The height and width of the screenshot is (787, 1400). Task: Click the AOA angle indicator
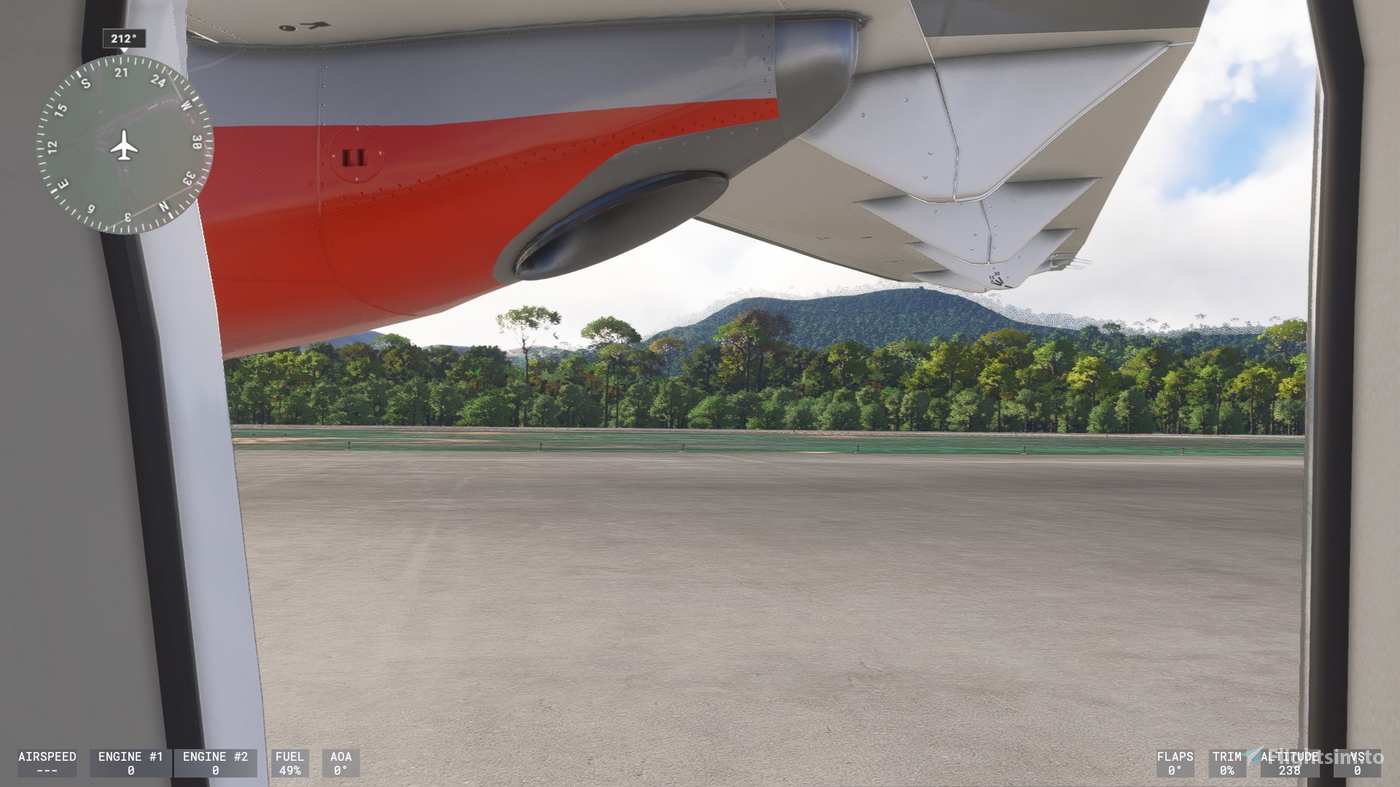[x=340, y=764]
